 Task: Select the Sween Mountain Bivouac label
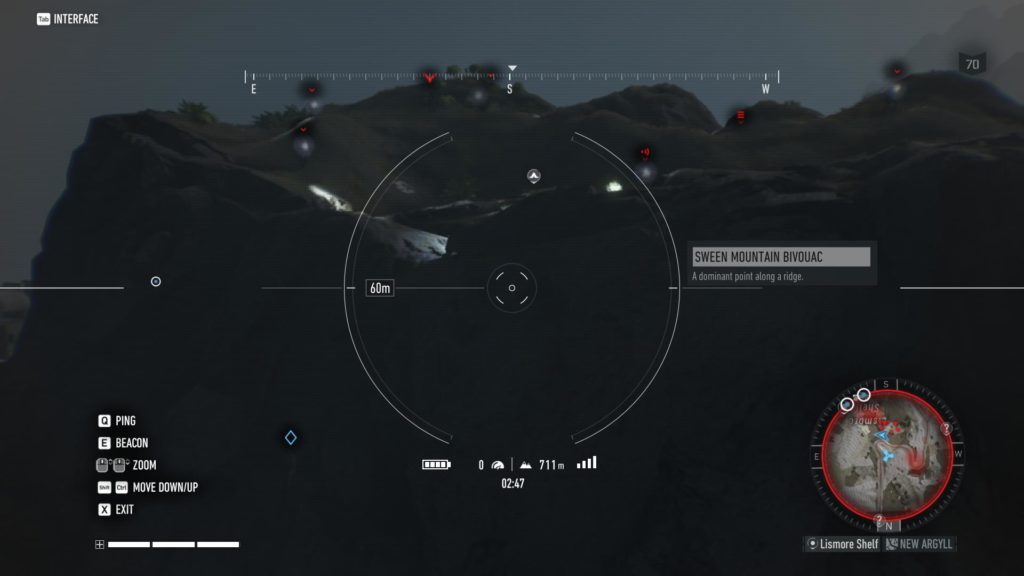click(781, 257)
